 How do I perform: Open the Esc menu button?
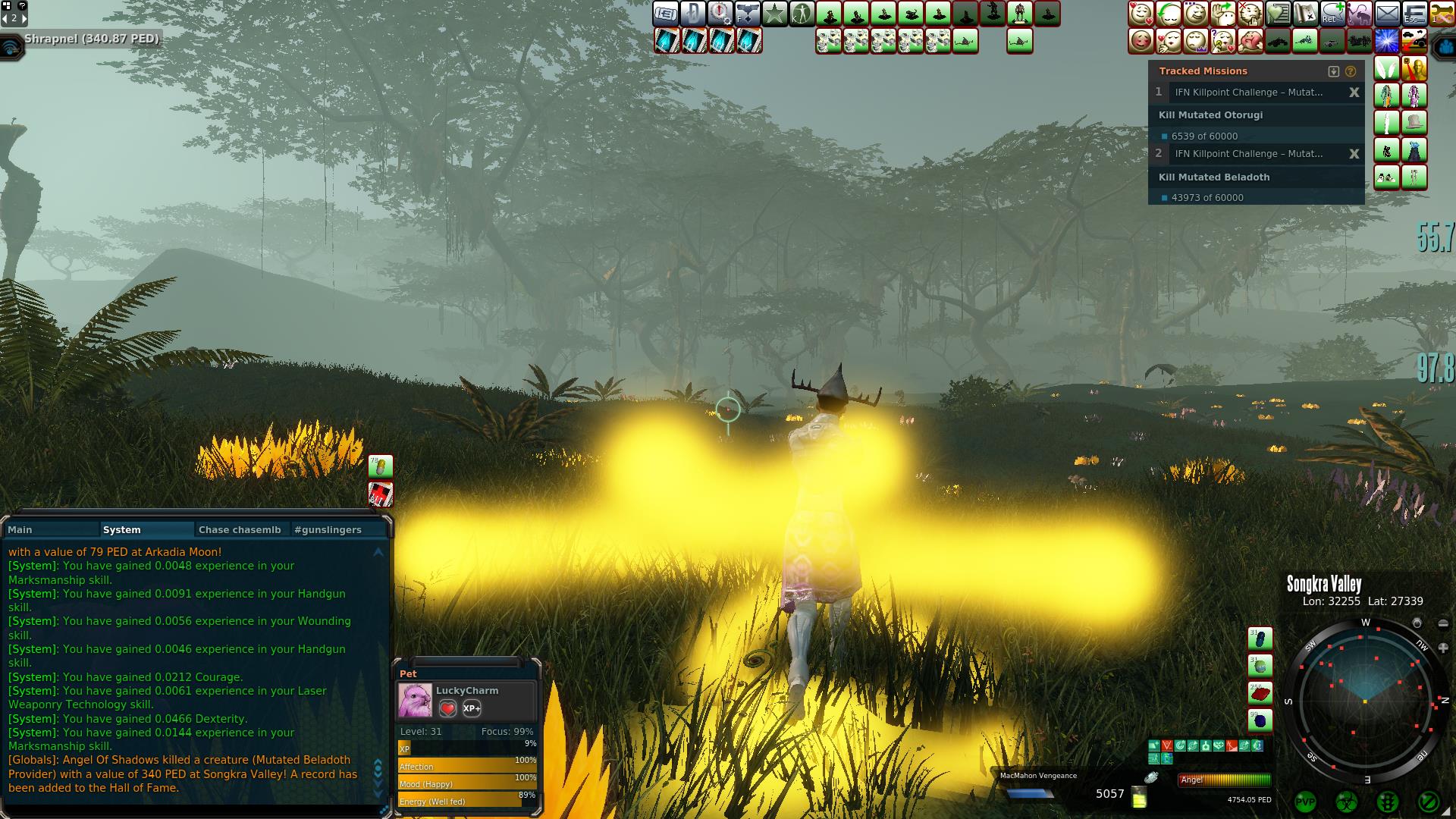[x=1414, y=14]
